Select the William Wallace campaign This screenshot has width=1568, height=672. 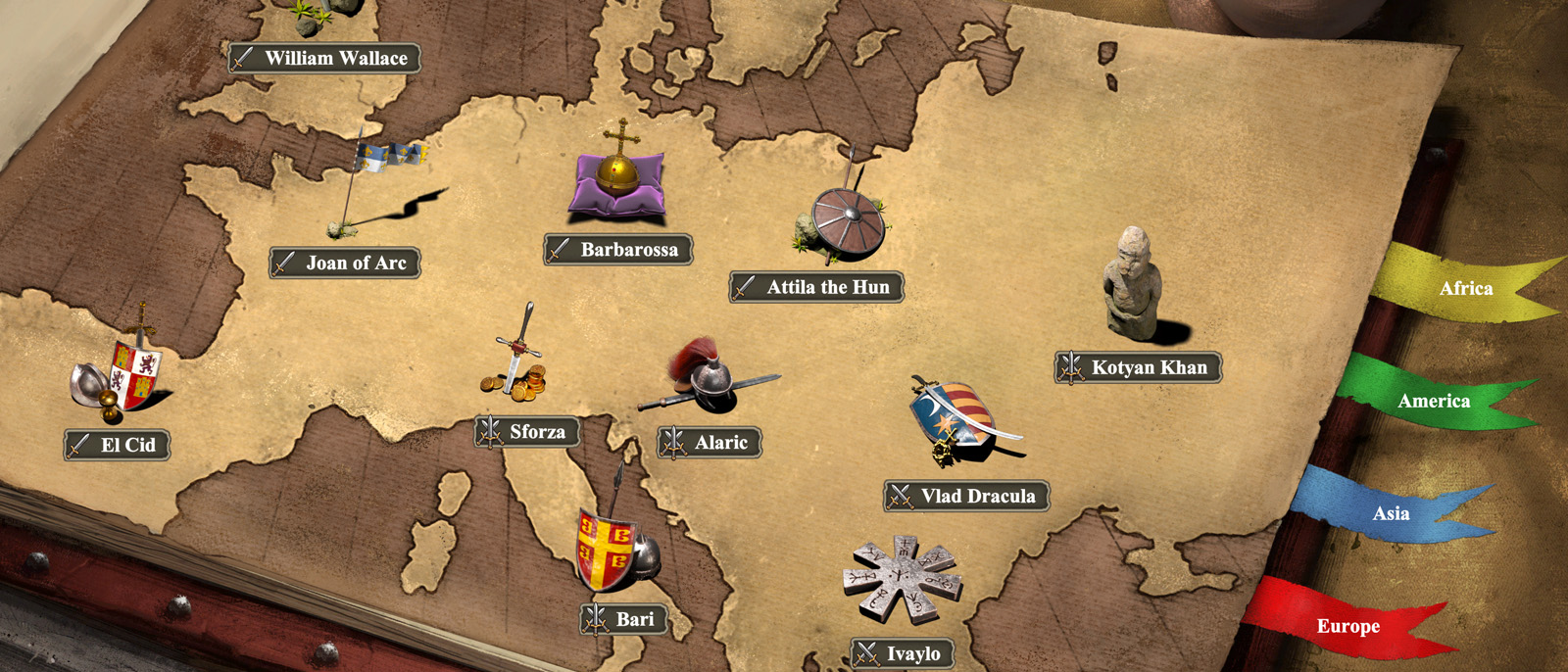pos(325,59)
